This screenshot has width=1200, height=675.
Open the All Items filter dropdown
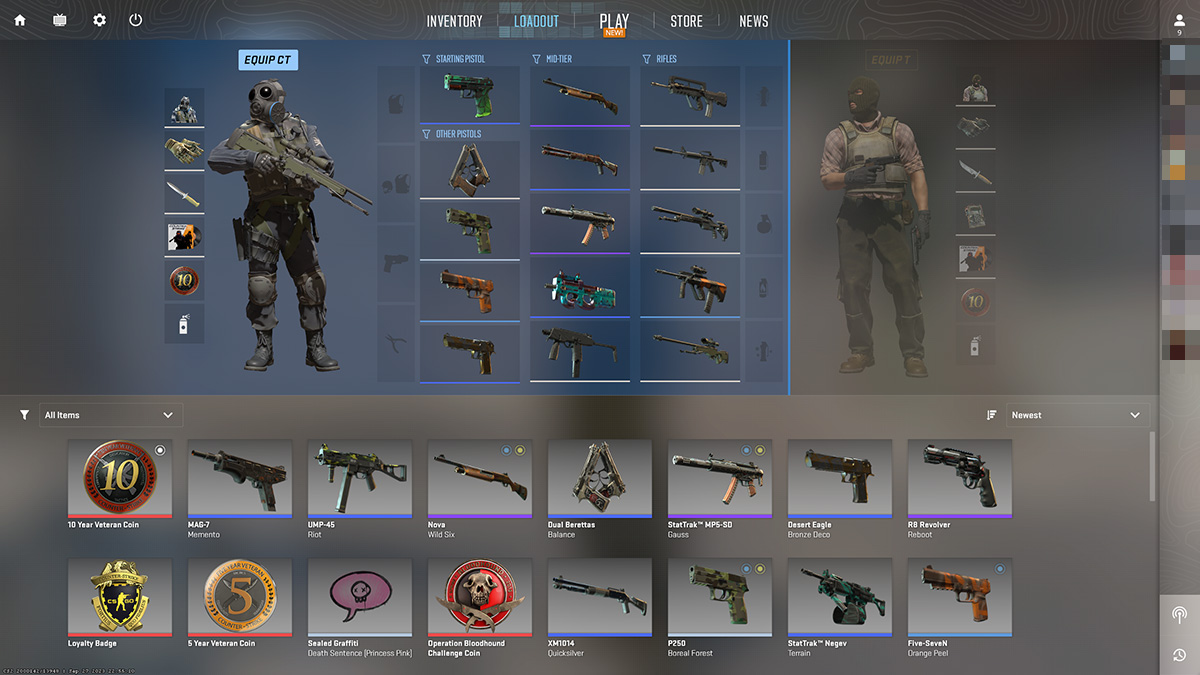(110, 415)
